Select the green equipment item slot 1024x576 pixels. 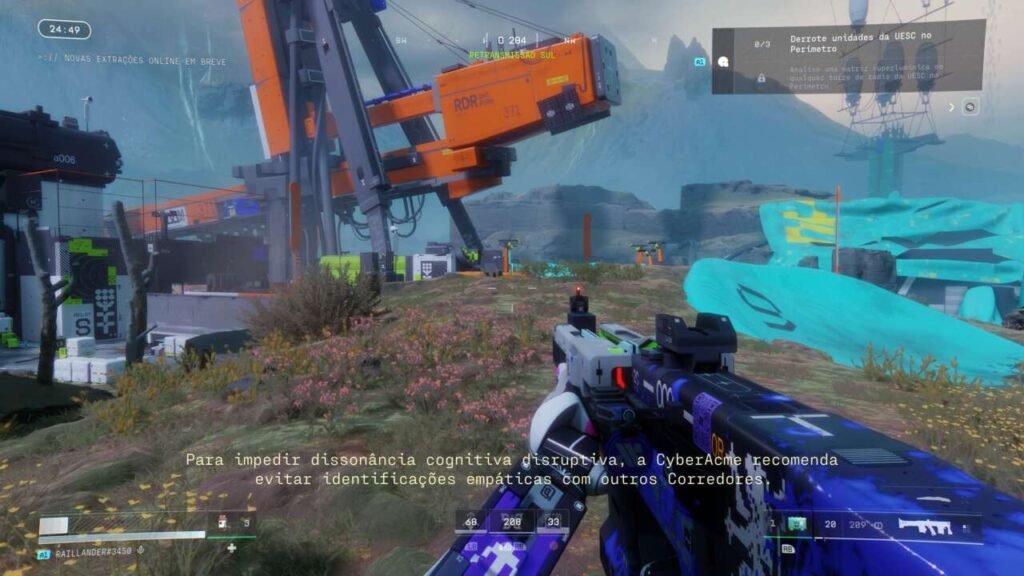pyautogui.click(x=797, y=523)
